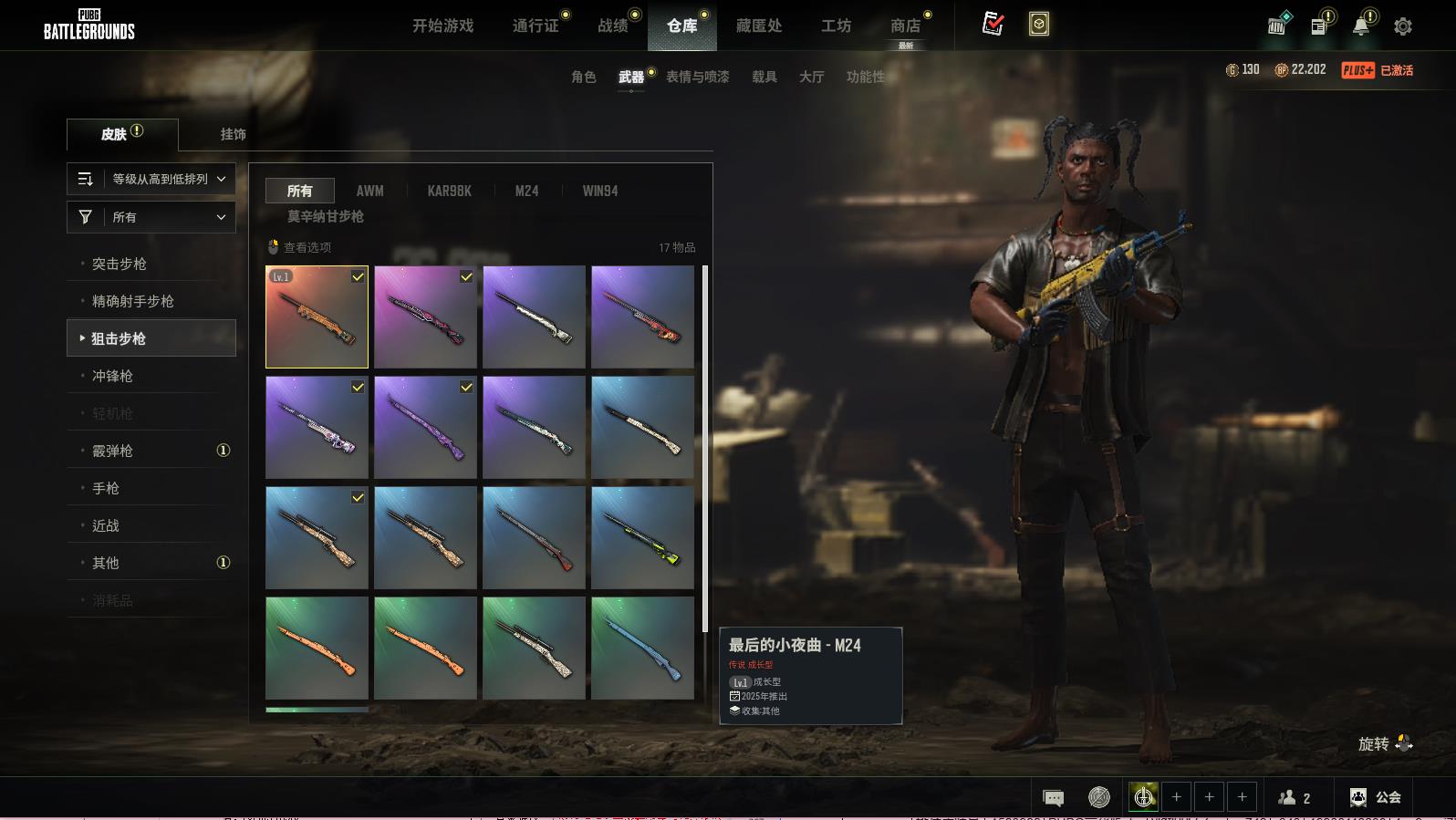Open the 载具 vehicles category
Screen dimensions: 1456x820
point(764,77)
